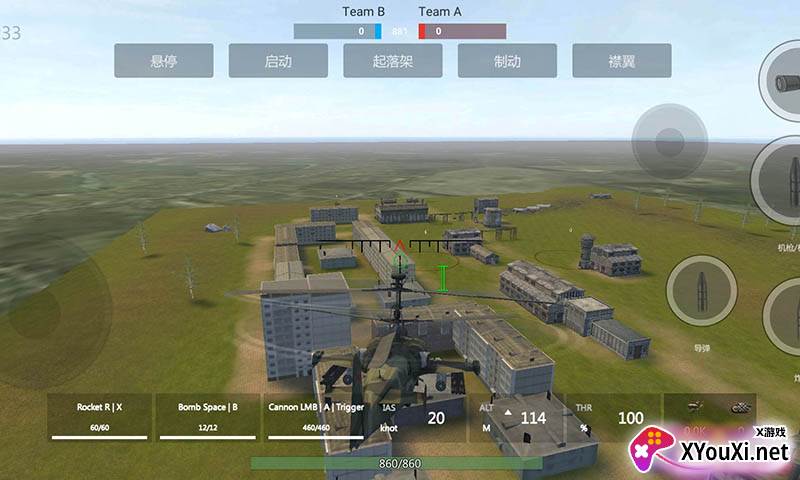800x480 pixels.
Task: Apply the 制动 brake button
Action: [507, 61]
